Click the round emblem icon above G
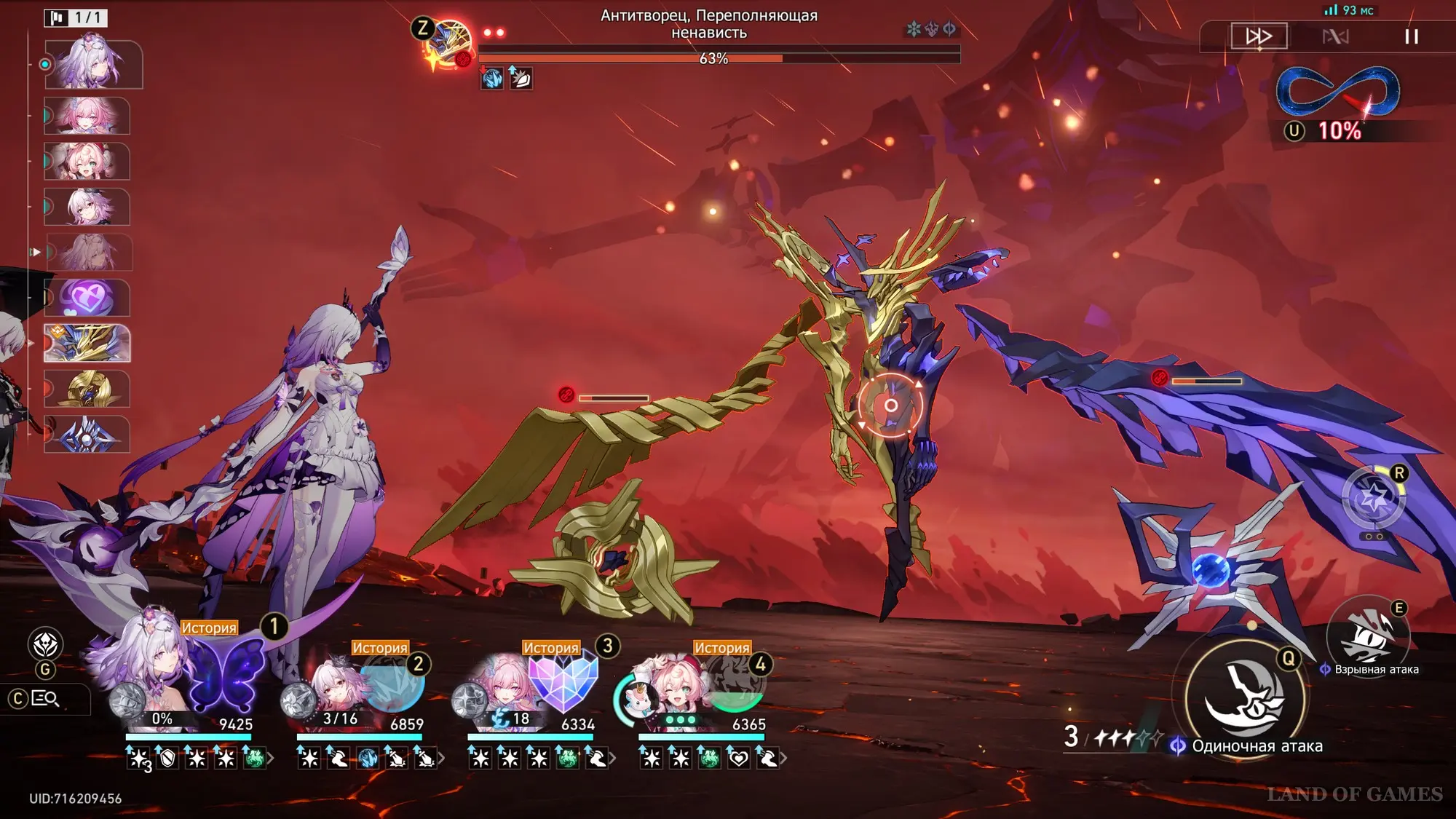This screenshot has height=819, width=1456. tap(45, 644)
